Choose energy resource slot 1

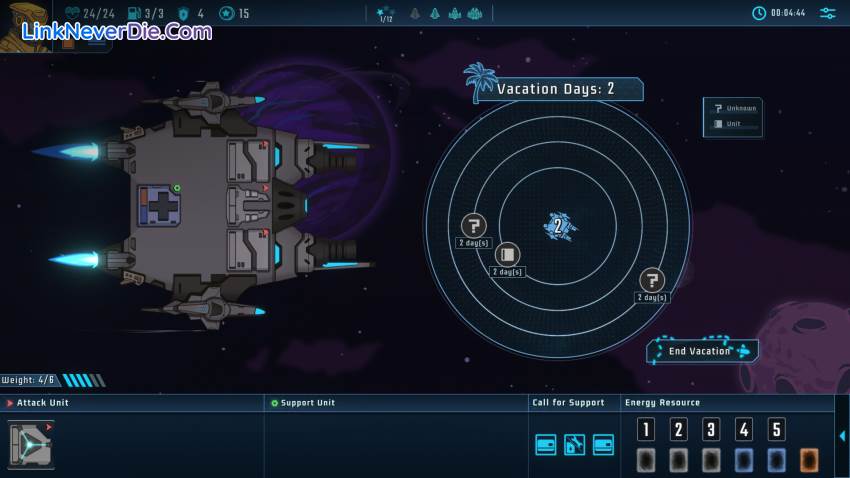point(647,430)
